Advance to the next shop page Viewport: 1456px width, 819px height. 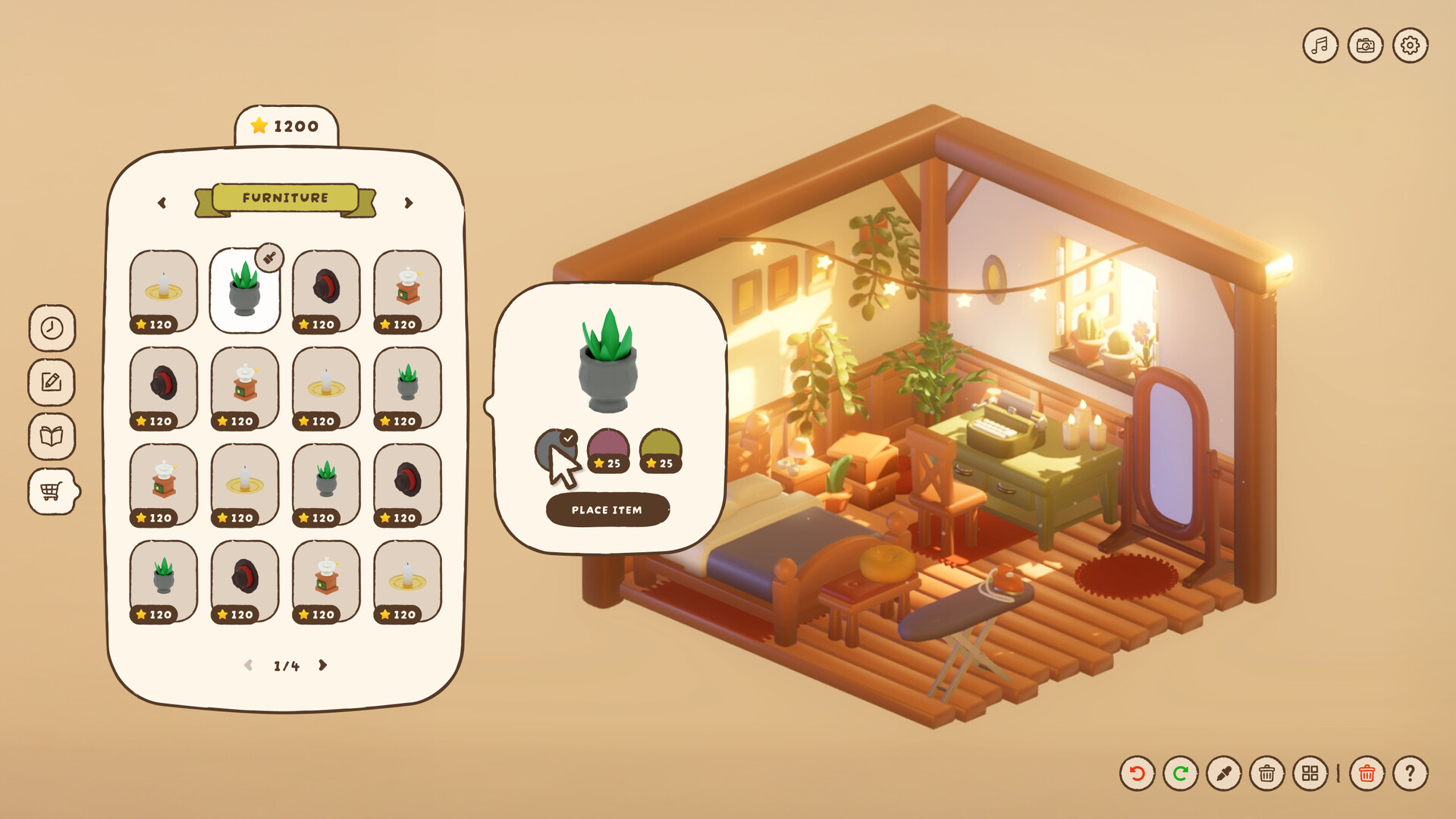(323, 665)
